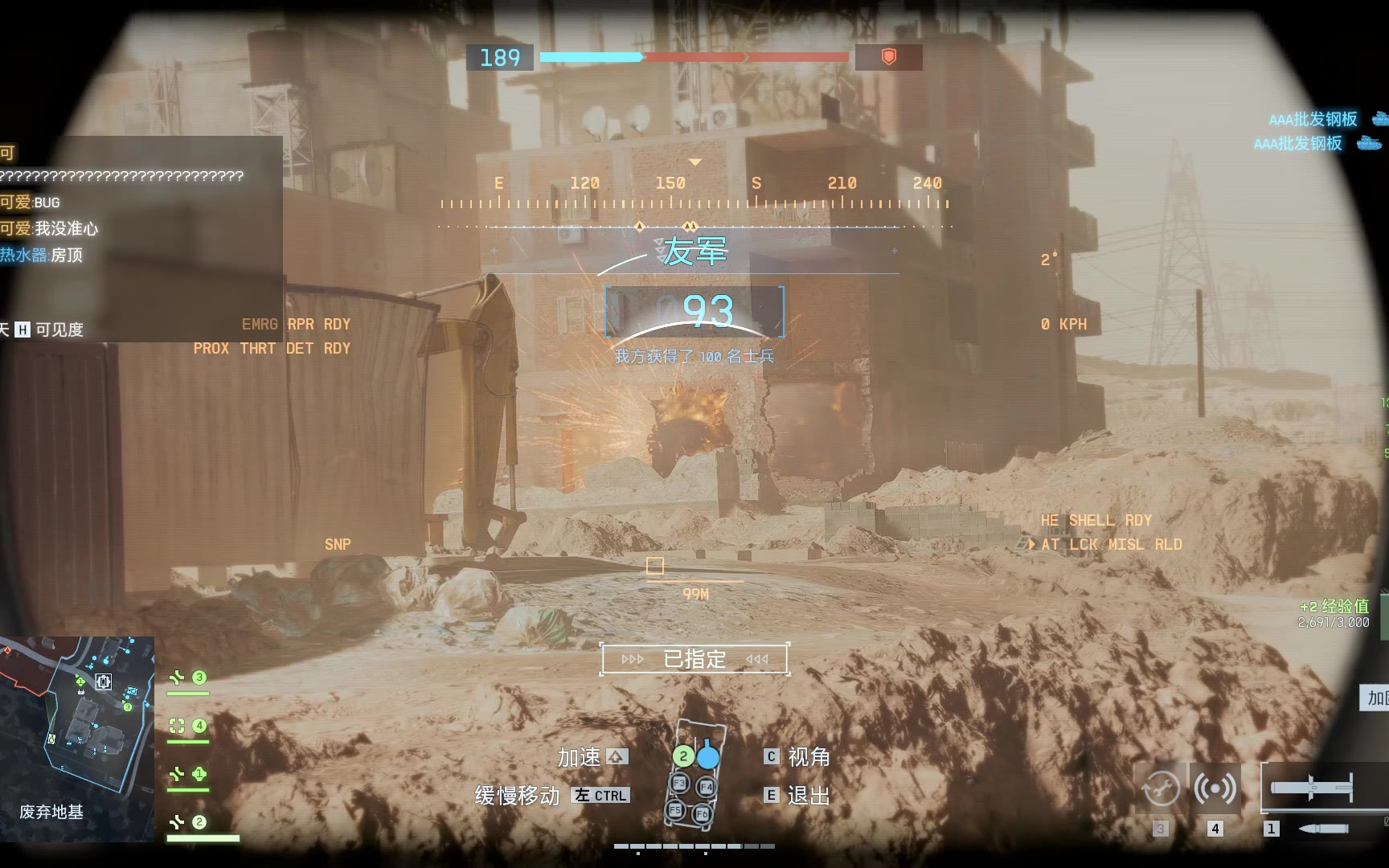Viewport: 1389px width, 868px height.
Task: Choose the shell ammo icon below the missile
Action: tap(1322, 829)
